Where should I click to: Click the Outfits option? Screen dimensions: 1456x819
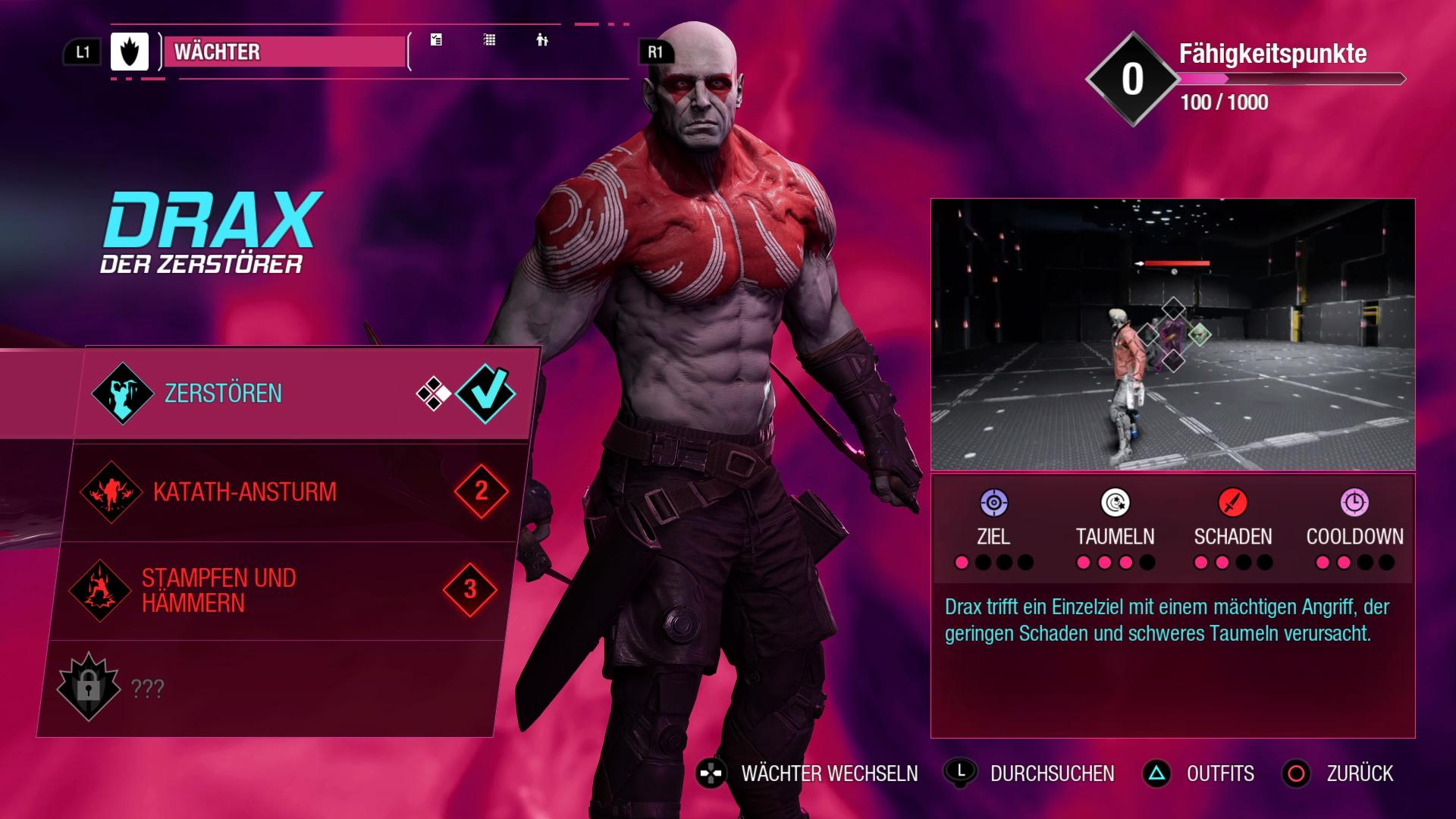1219,773
